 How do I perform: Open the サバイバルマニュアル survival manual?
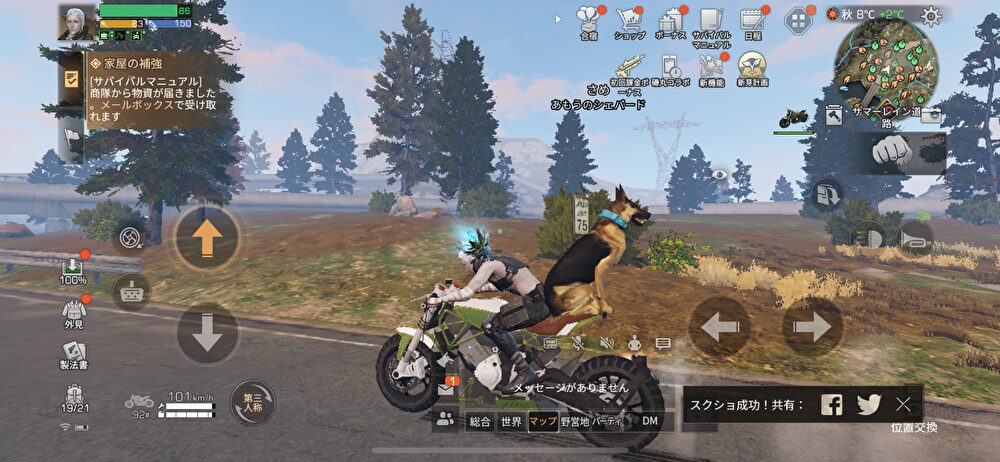point(711,21)
